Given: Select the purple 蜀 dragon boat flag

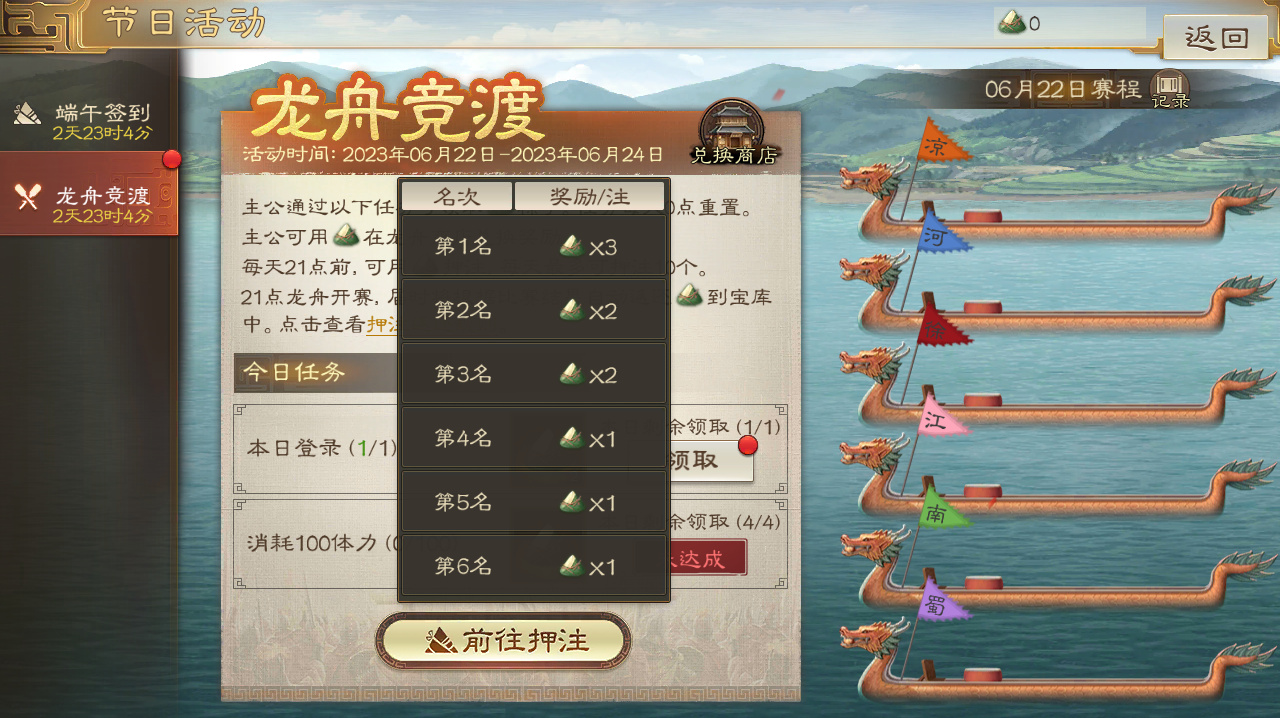Looking at the screenshot, I should coord(940,602).
